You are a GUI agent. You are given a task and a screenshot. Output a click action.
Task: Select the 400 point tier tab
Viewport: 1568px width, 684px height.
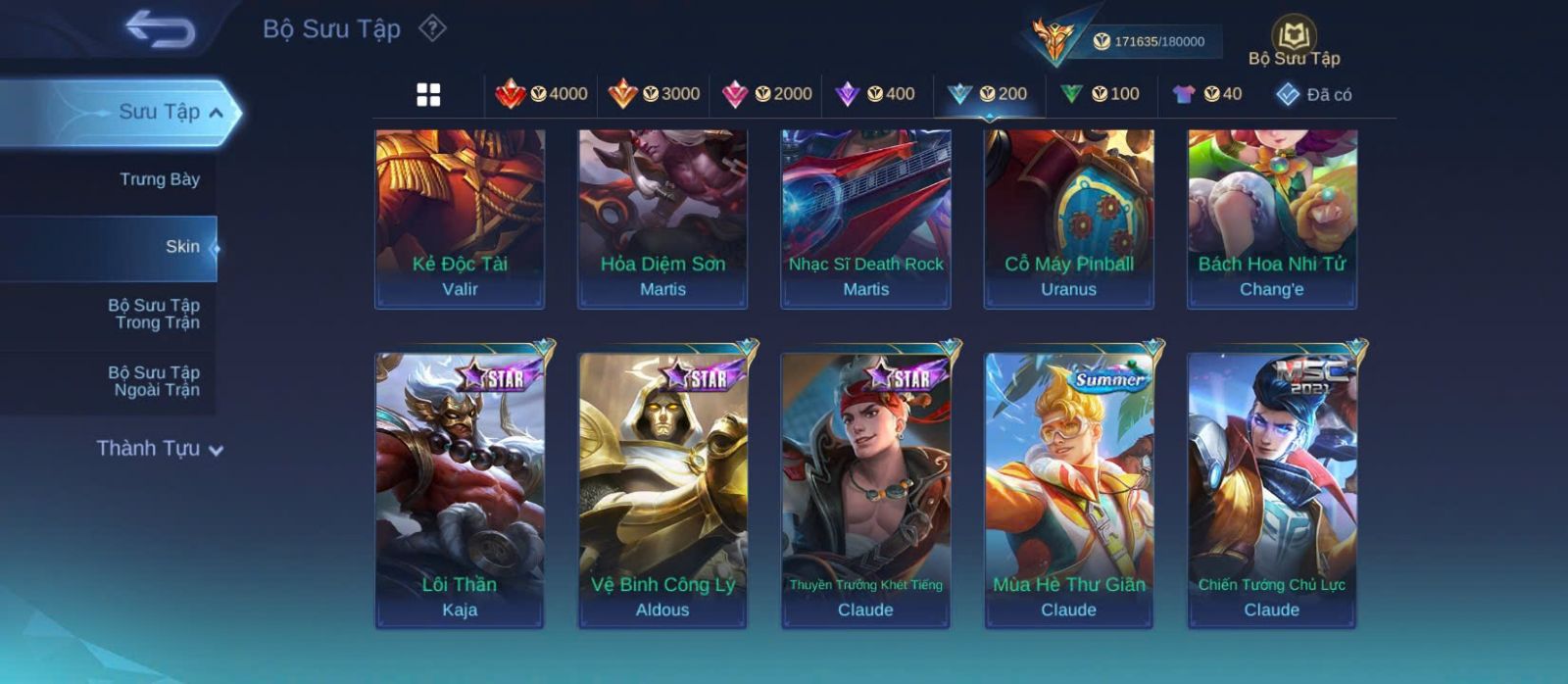coord(875,94)
